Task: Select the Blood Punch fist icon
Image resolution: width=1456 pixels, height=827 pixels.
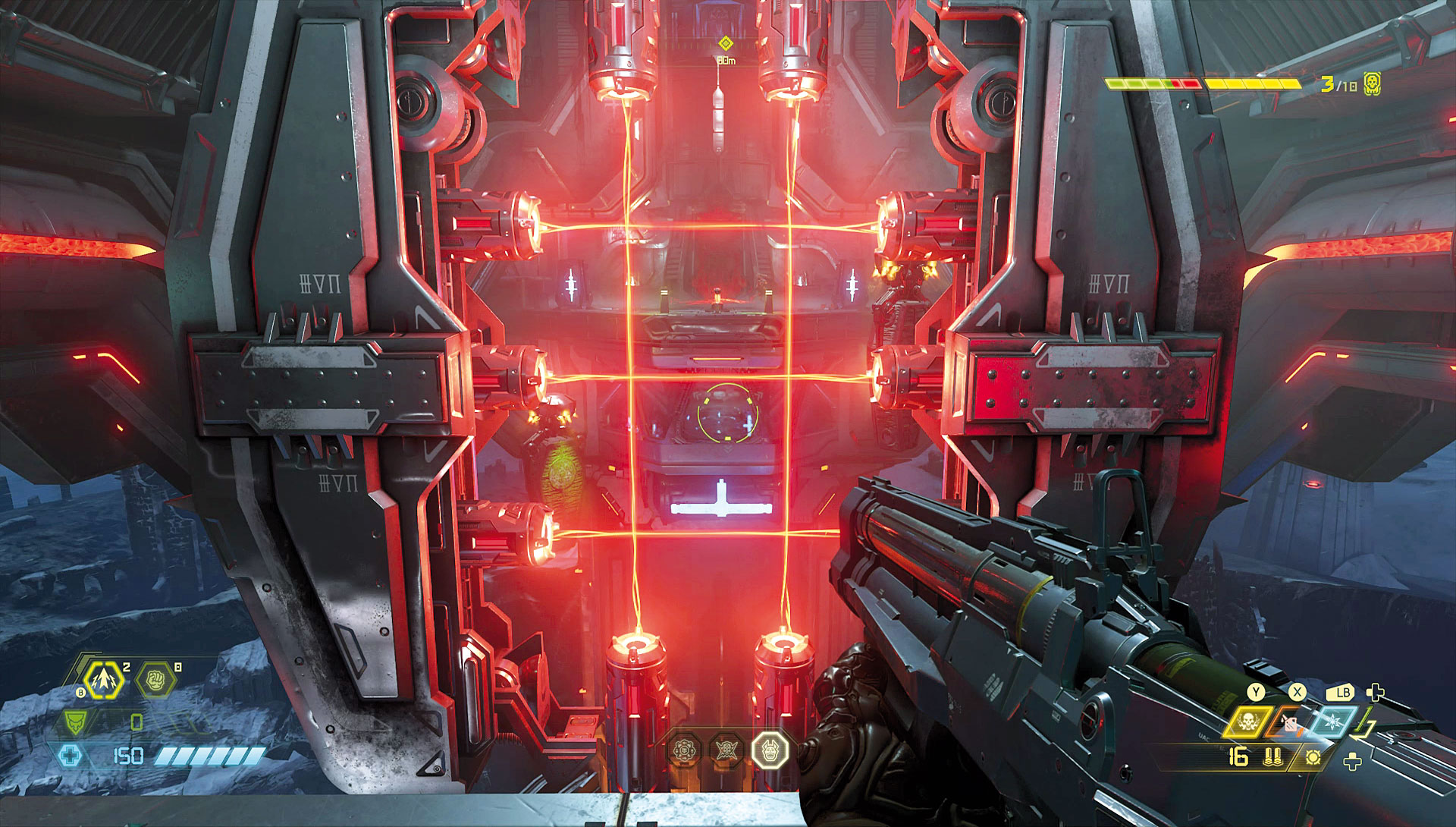Action: (155, 679)
